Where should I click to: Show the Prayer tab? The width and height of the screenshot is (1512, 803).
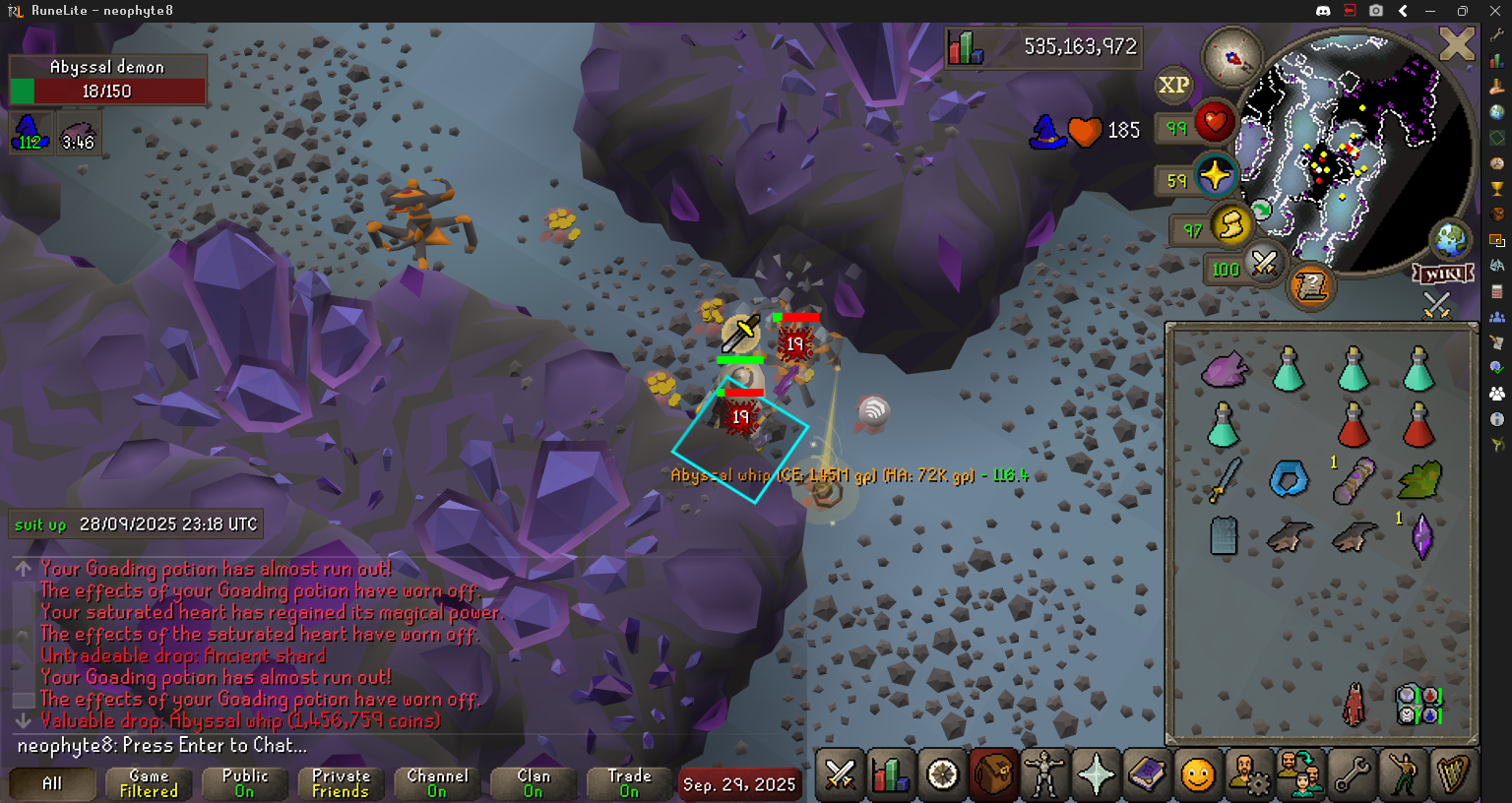tap(1096, 774)
